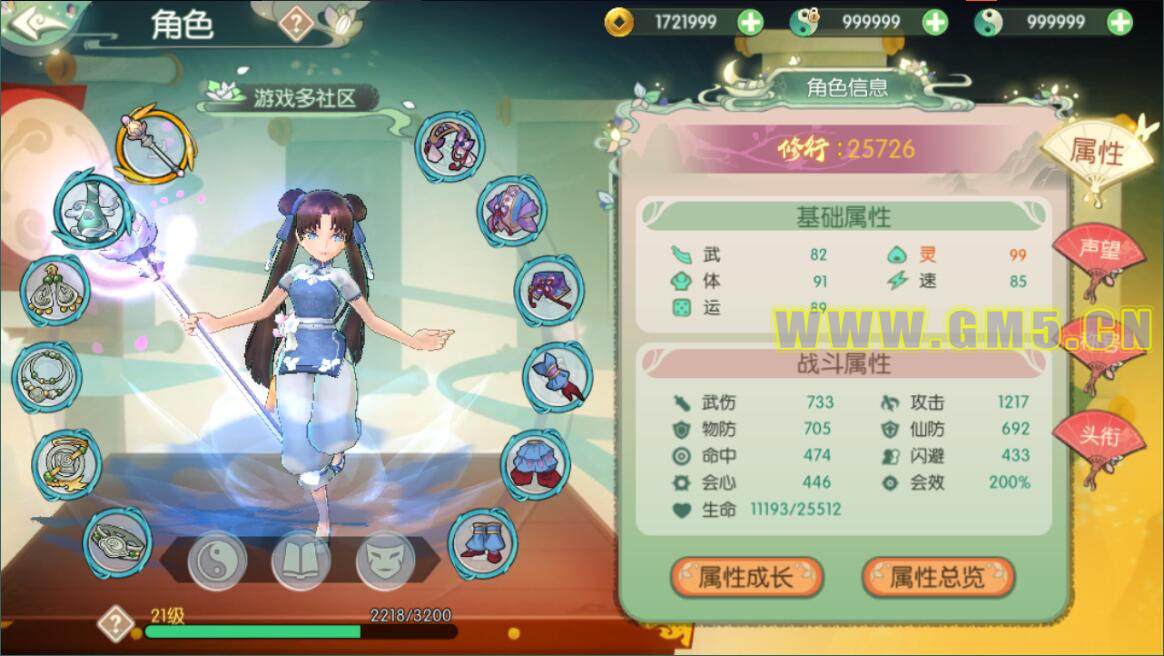Switch to the 属性 fan tab
This screenshot has width=1164, height=656.
coord(1097,152)
